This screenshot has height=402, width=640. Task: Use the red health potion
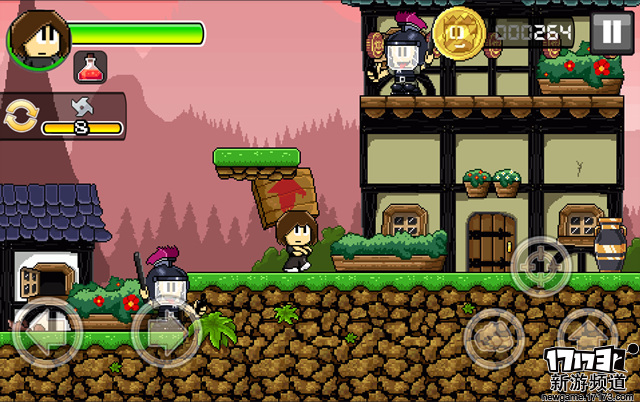click(91, 67)
